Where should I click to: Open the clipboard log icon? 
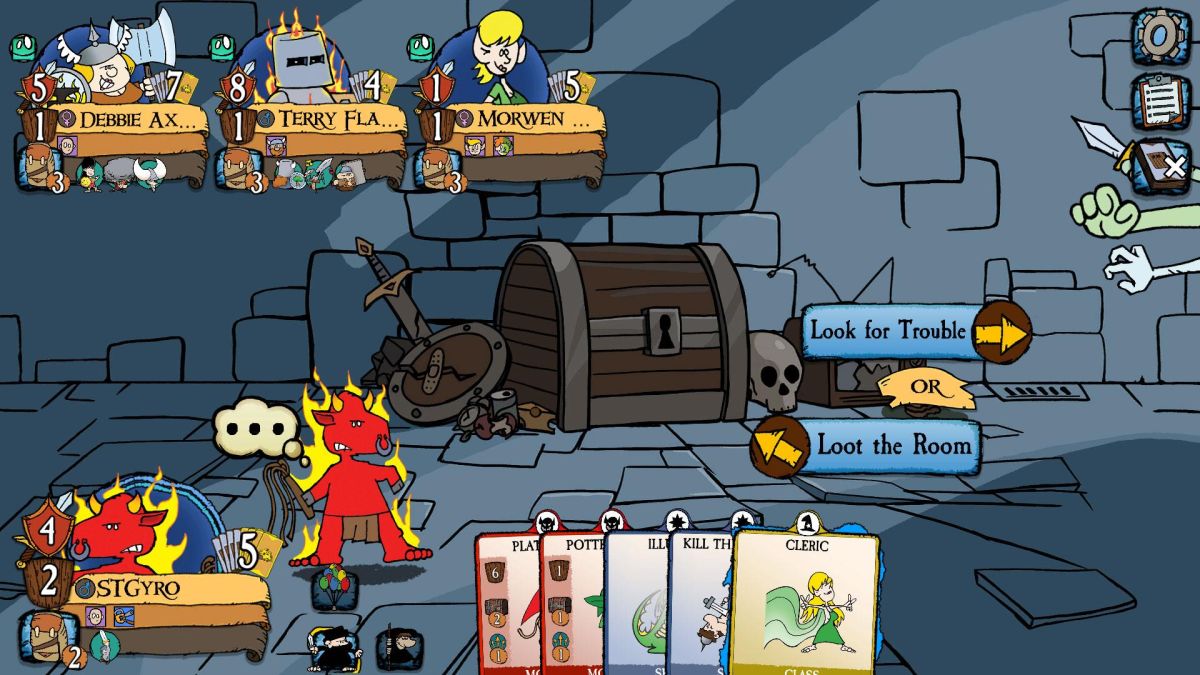[x=1160, y=99]
